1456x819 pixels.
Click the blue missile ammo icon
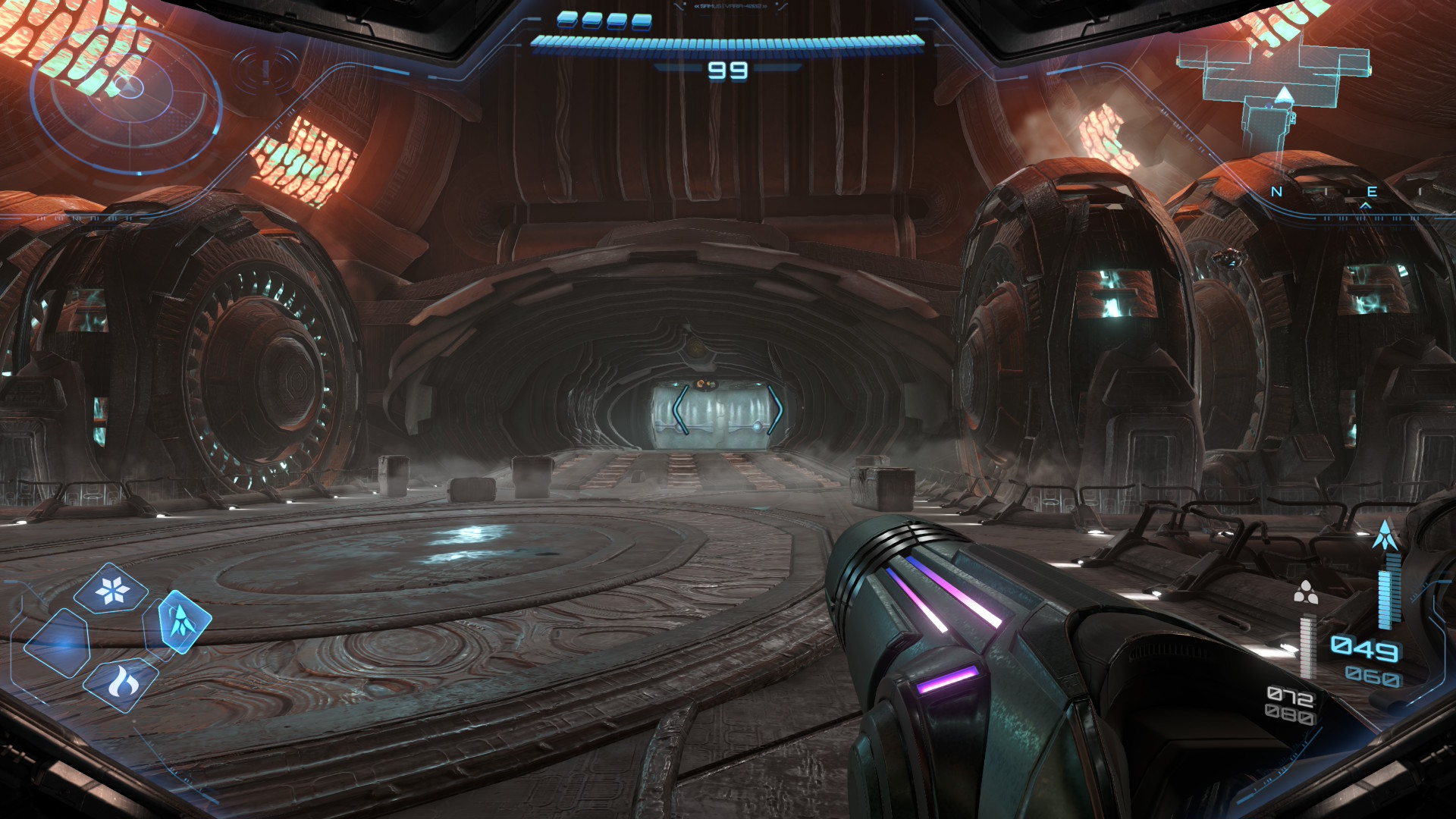click(x=1385, y=535)
